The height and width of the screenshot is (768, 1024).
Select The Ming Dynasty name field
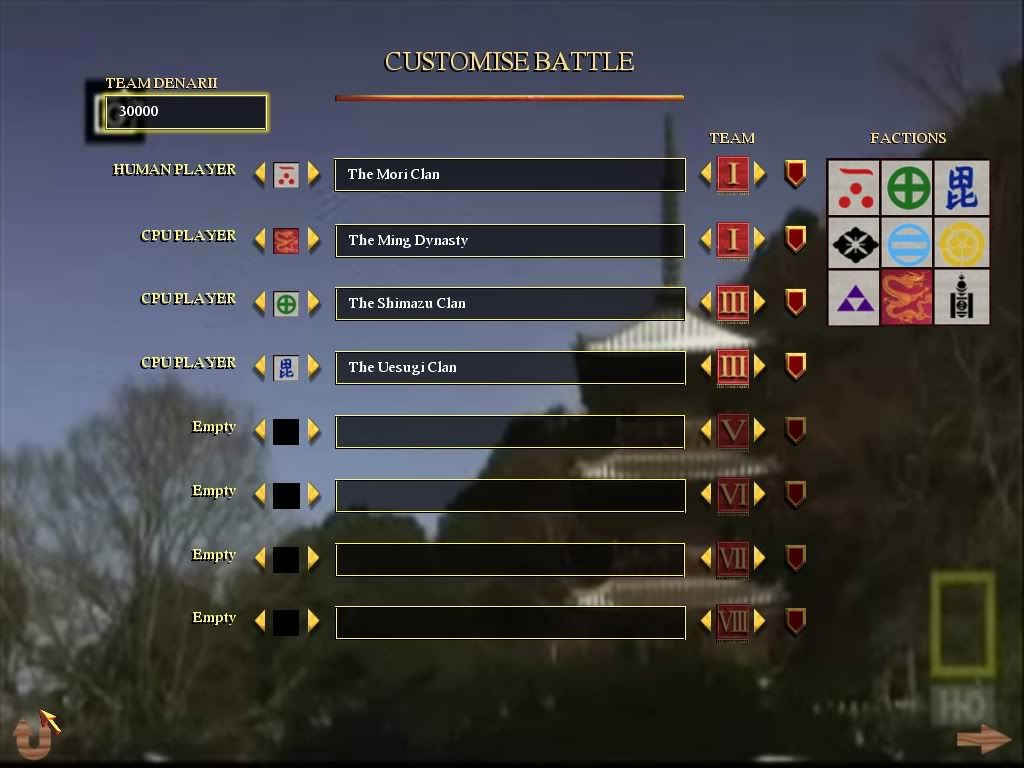[x=509, y=240]
